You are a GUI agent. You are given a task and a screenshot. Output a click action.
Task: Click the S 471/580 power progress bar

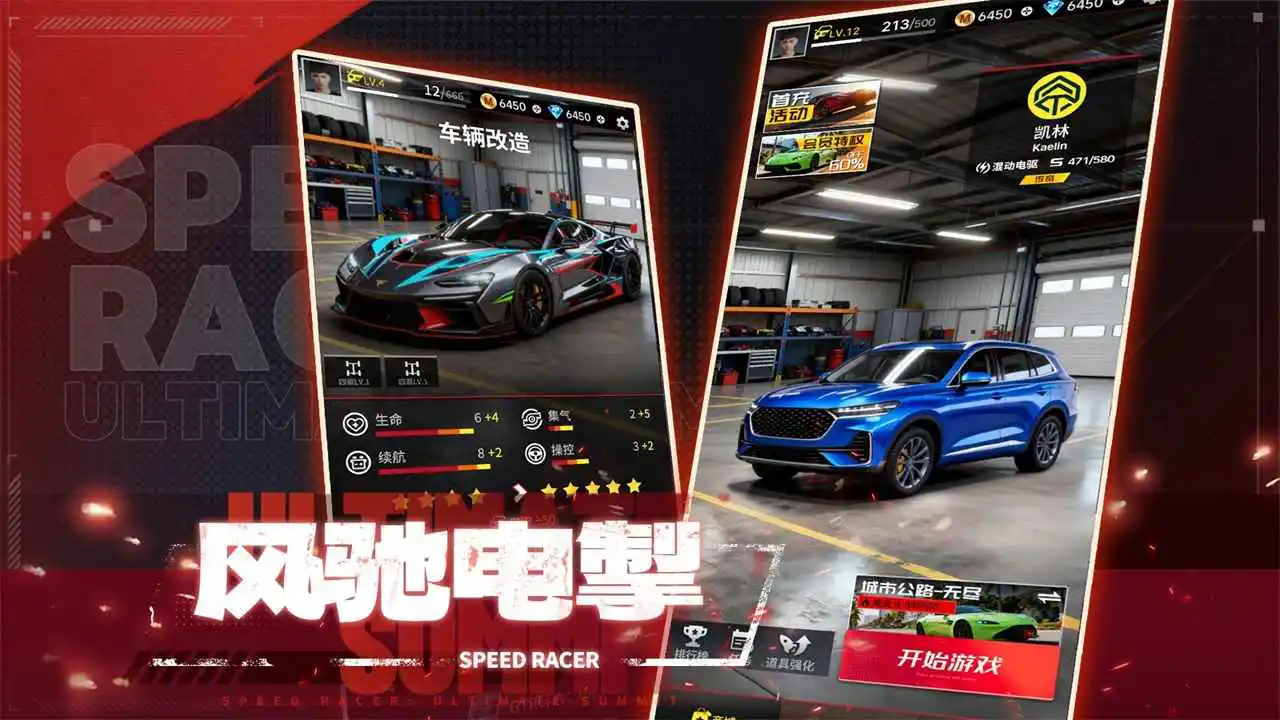pyautogui.click(x=1082, y=162)
